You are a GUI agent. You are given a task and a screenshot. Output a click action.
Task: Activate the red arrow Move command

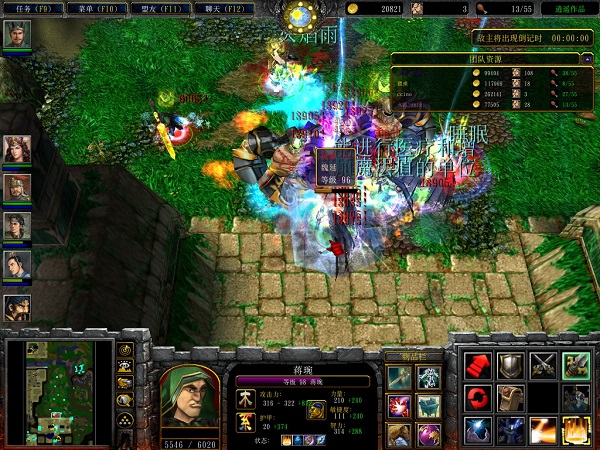click(479, 366)
